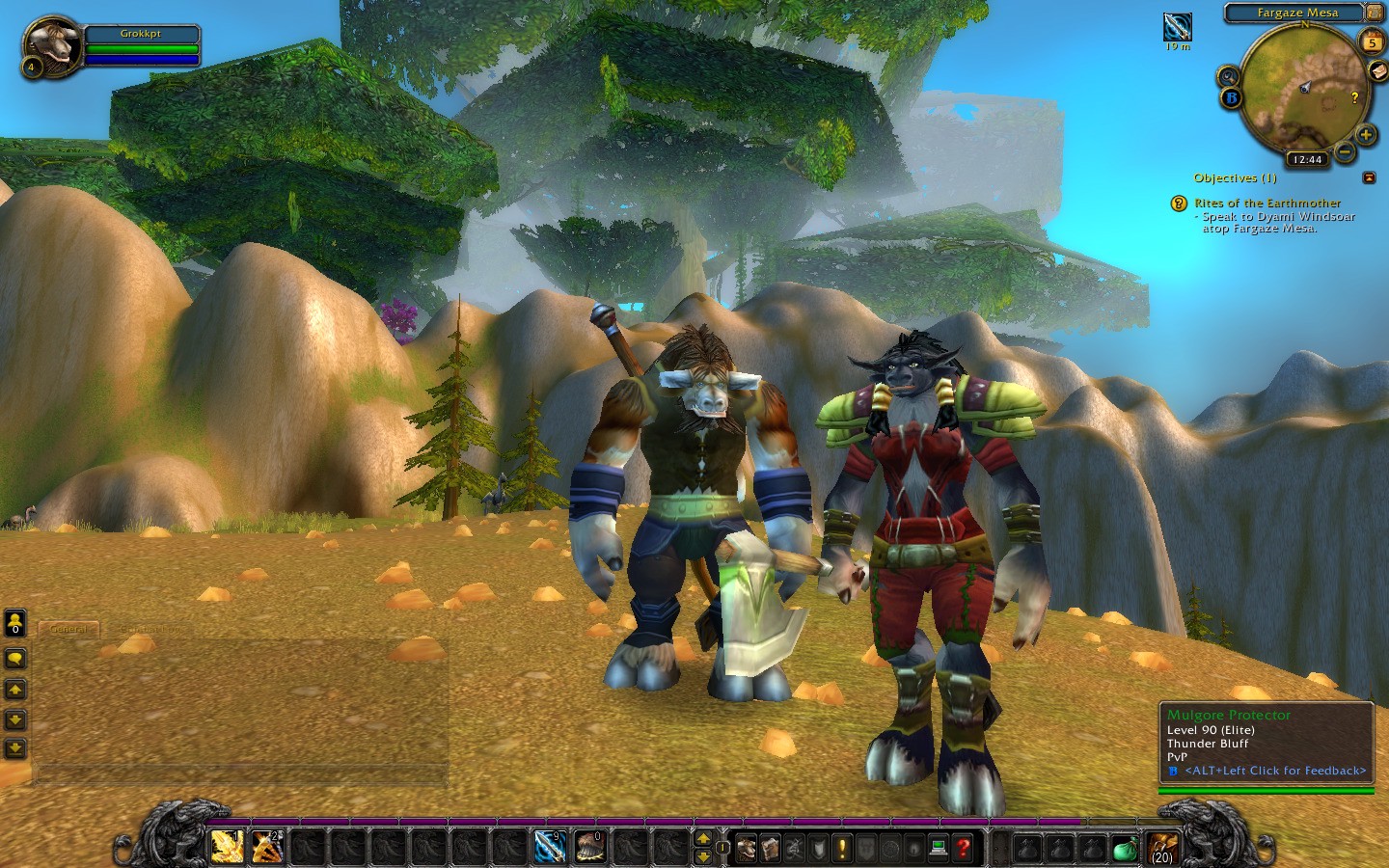This screenshot has height=868, width=1389.
Task: Check the mail envelope icon on the minimap
Action: (1377, 70)
